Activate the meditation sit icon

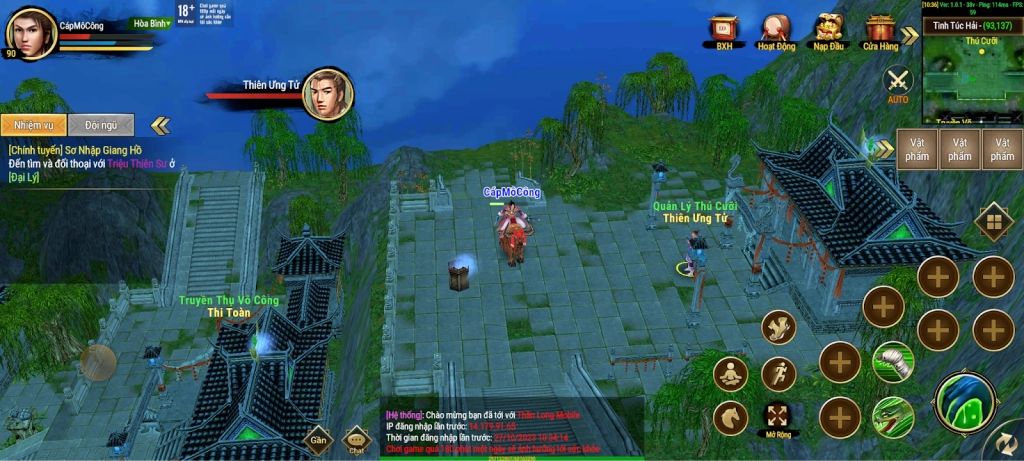coord(731,374)
